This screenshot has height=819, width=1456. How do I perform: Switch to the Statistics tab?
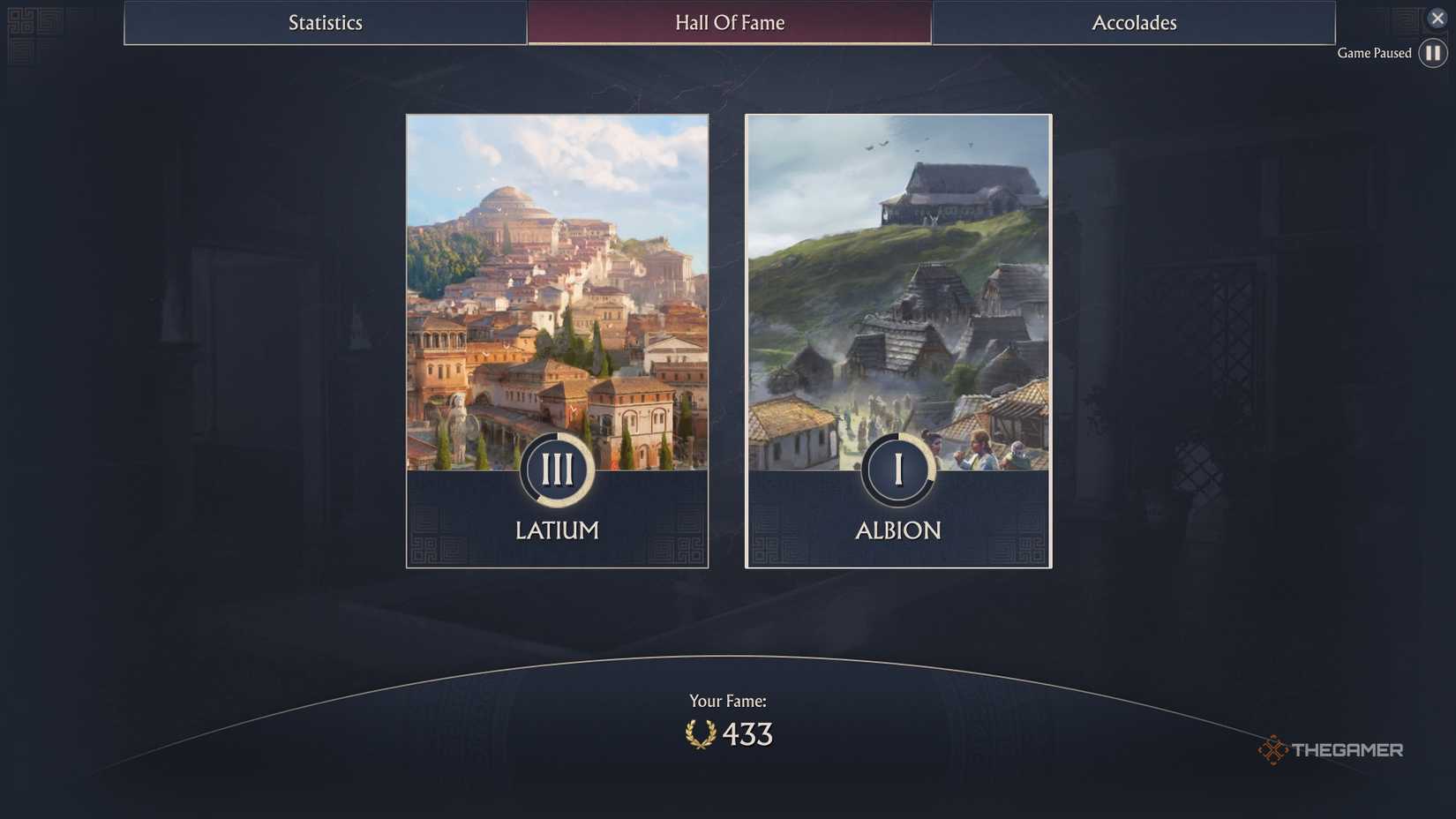(x=325, y=23)
